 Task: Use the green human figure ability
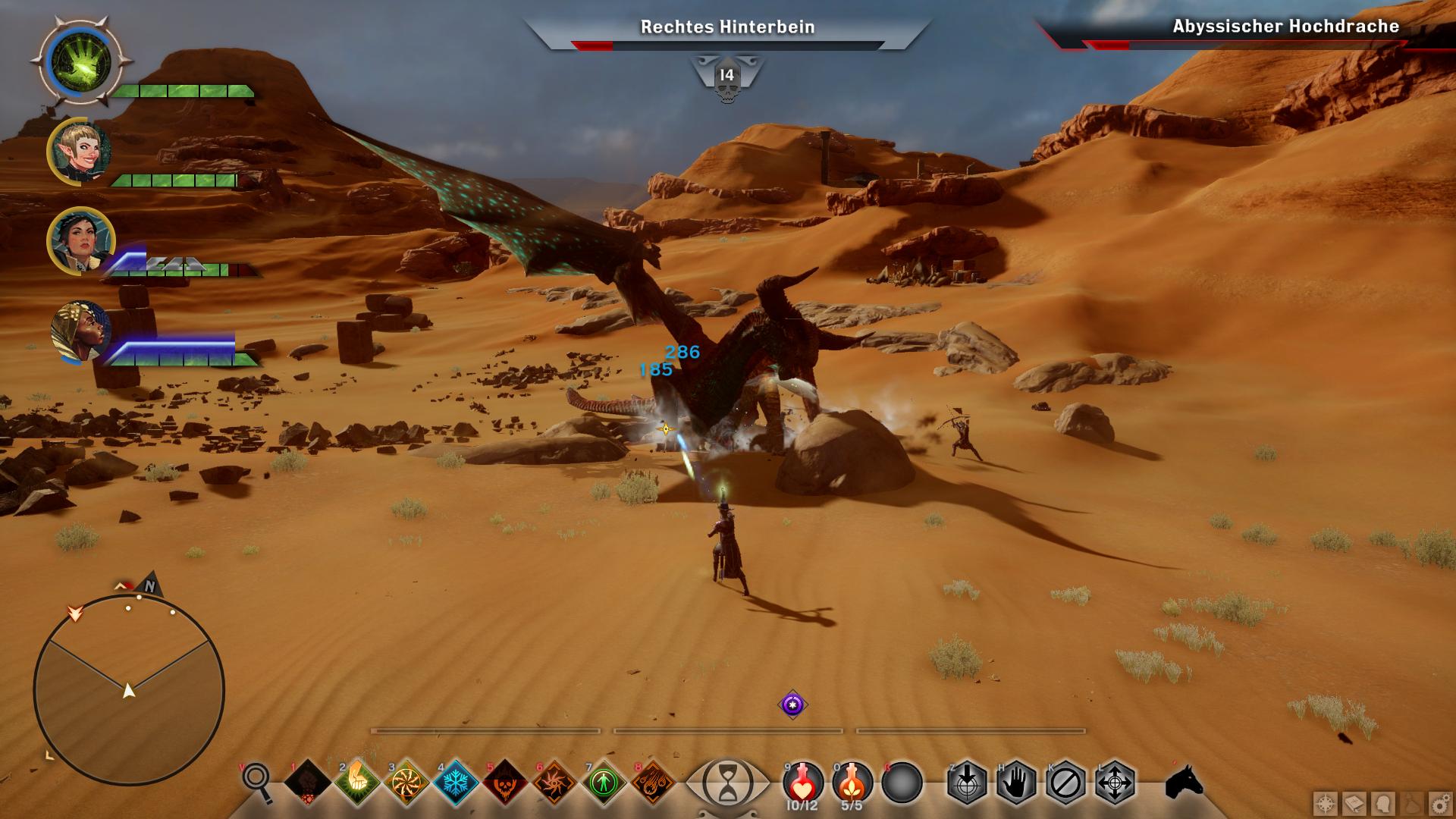pyautogui.click(x=604, y=781)
